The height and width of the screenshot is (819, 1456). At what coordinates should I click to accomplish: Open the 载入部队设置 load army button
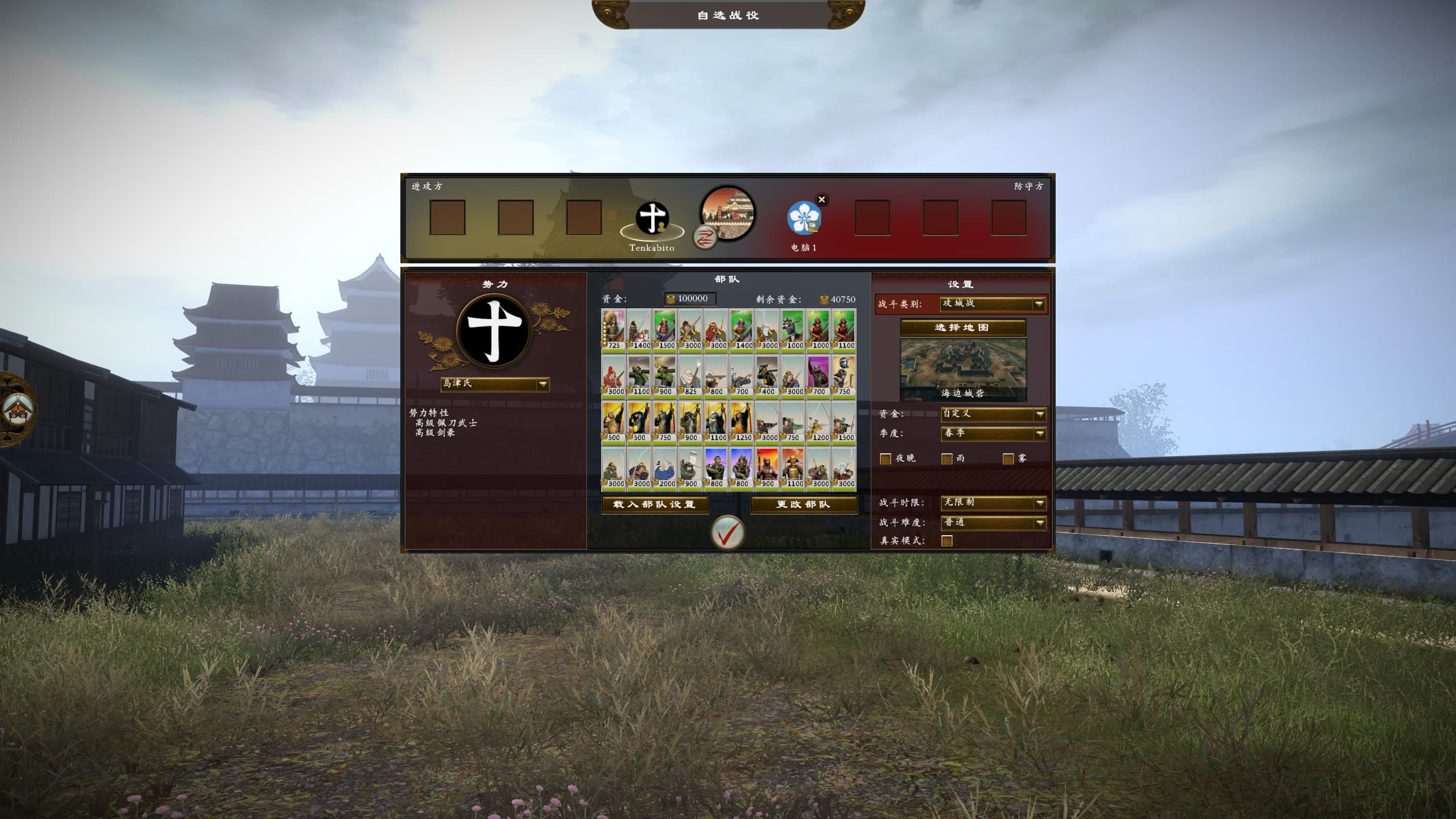point(655,504)
